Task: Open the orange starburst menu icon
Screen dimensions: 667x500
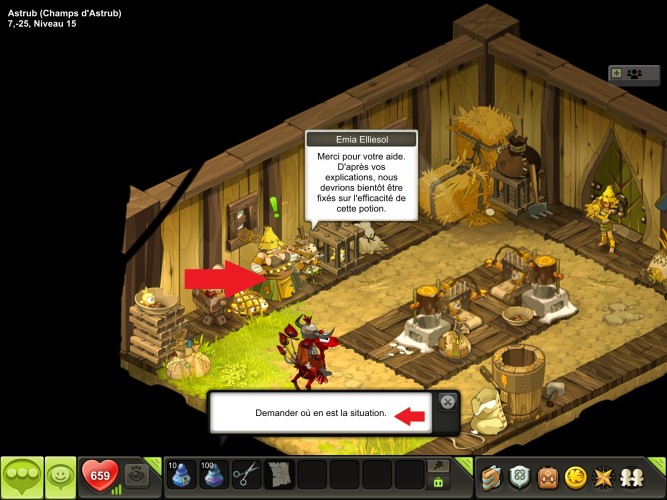Action: pos(604,476)
